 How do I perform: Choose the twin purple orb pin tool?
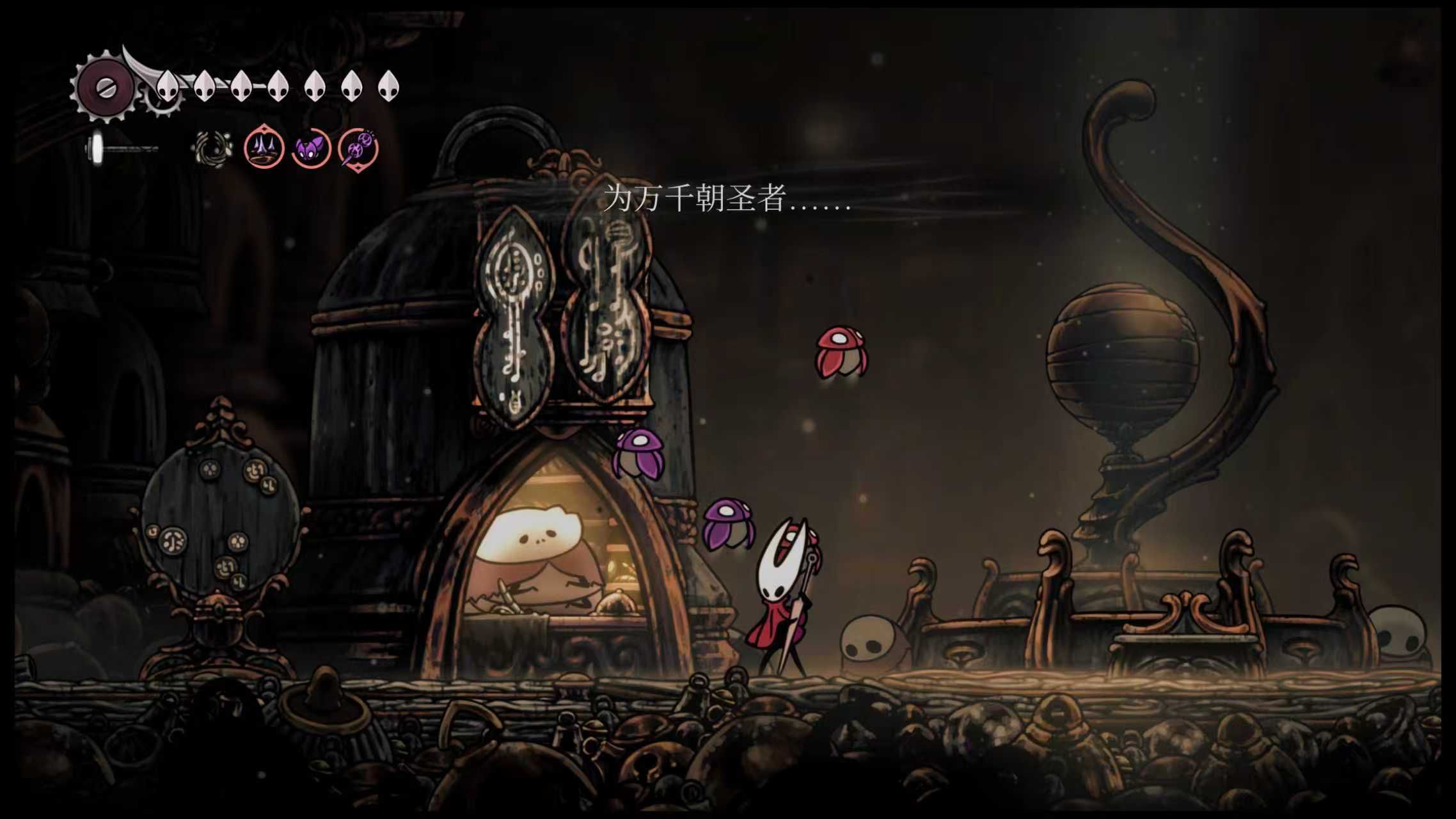358,150
